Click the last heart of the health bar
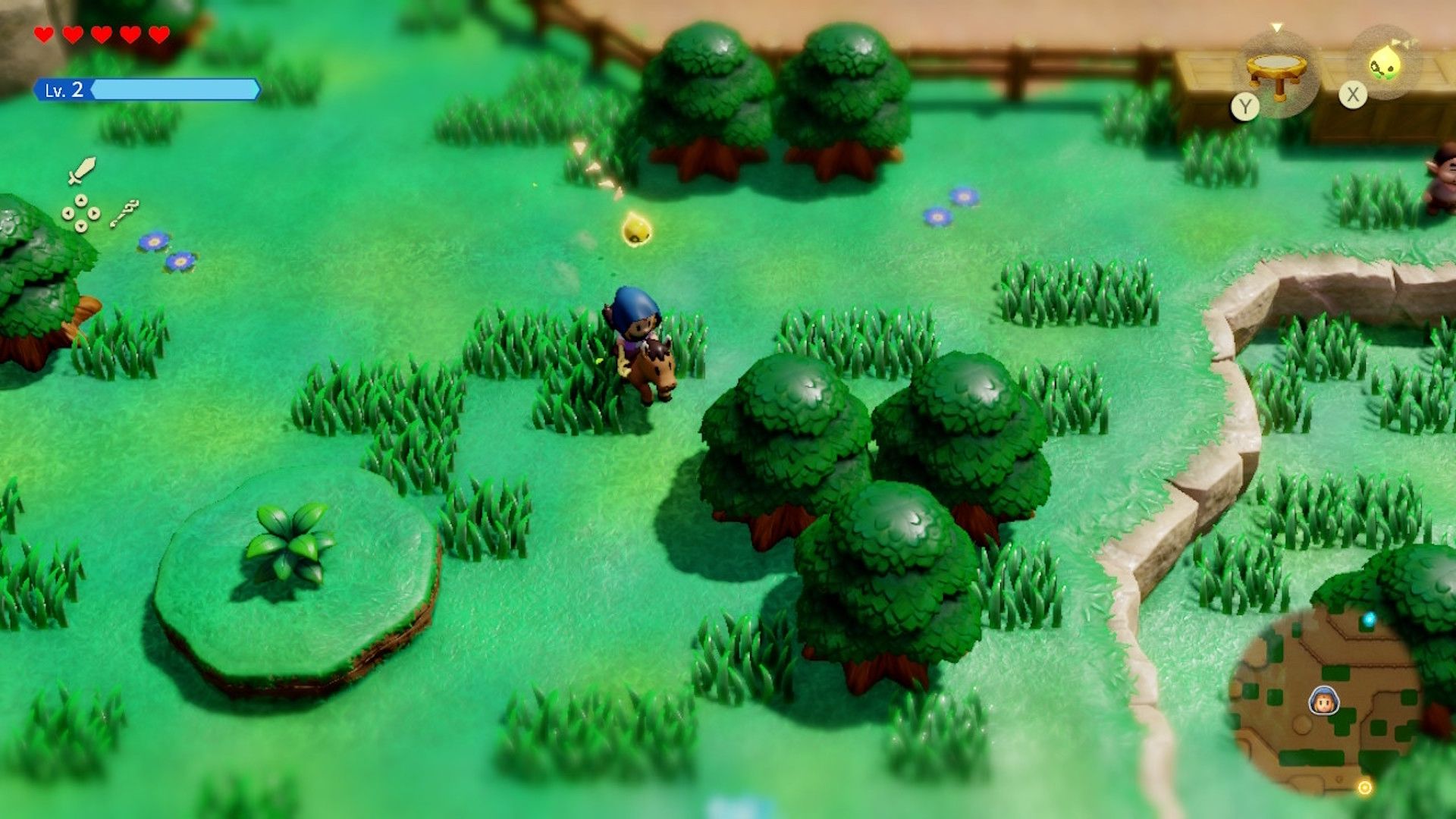This screenshot has width=1456, height=819. [x=158, y=34]
